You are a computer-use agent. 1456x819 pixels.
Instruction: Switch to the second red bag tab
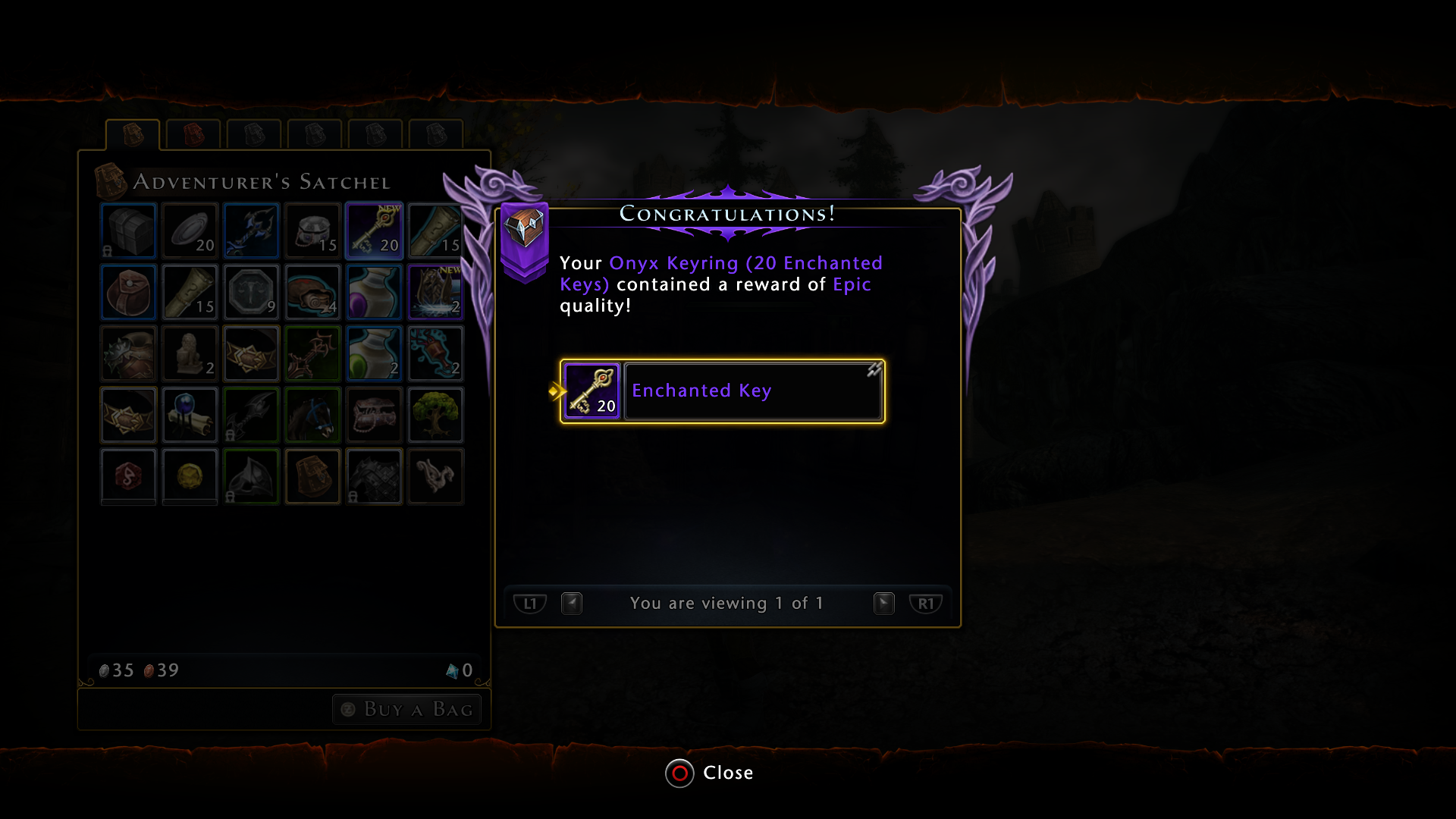coord(193,134)
